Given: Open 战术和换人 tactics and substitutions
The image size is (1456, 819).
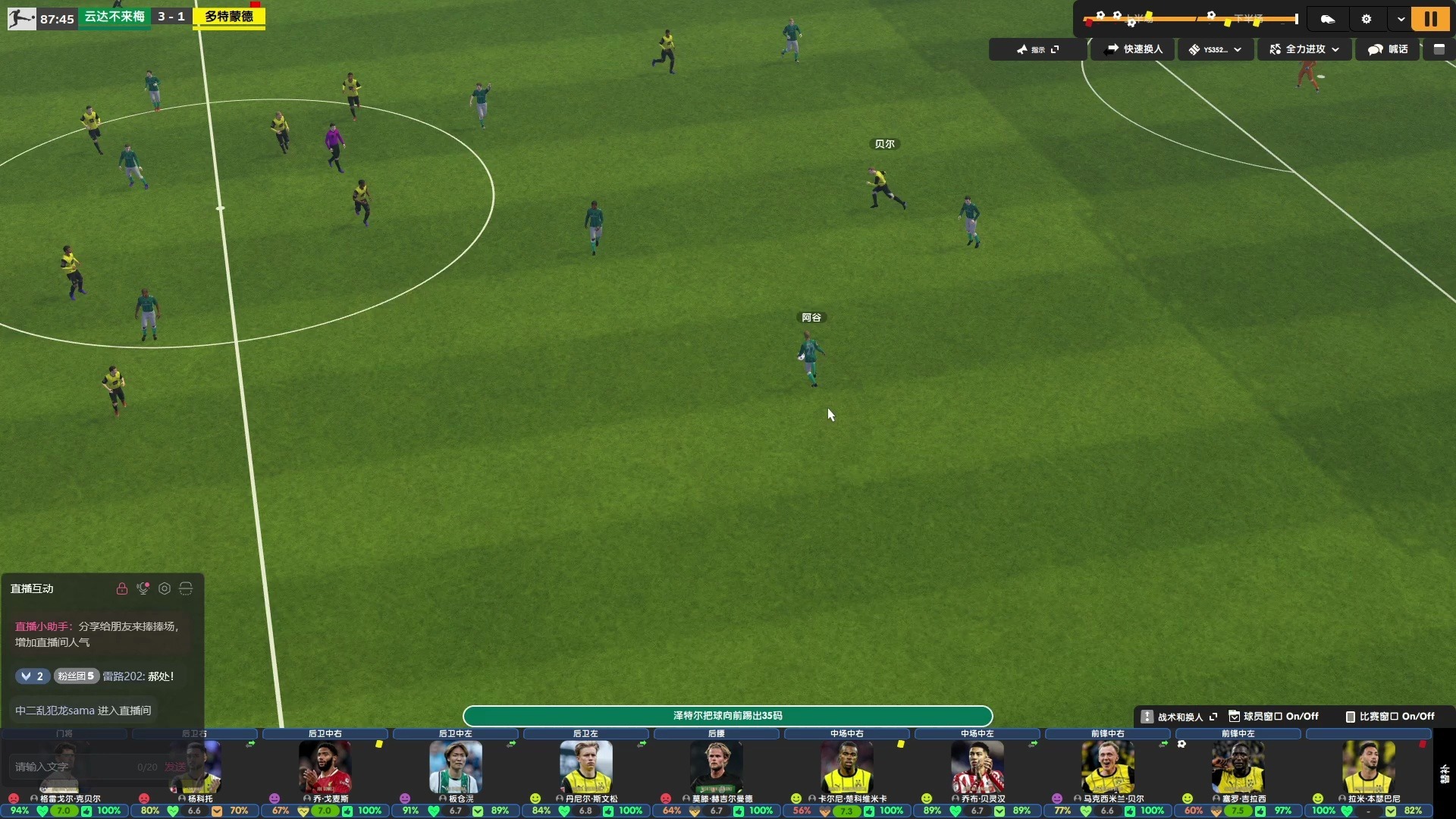Looking at the screenshot, I should [x=1179, y=717].
